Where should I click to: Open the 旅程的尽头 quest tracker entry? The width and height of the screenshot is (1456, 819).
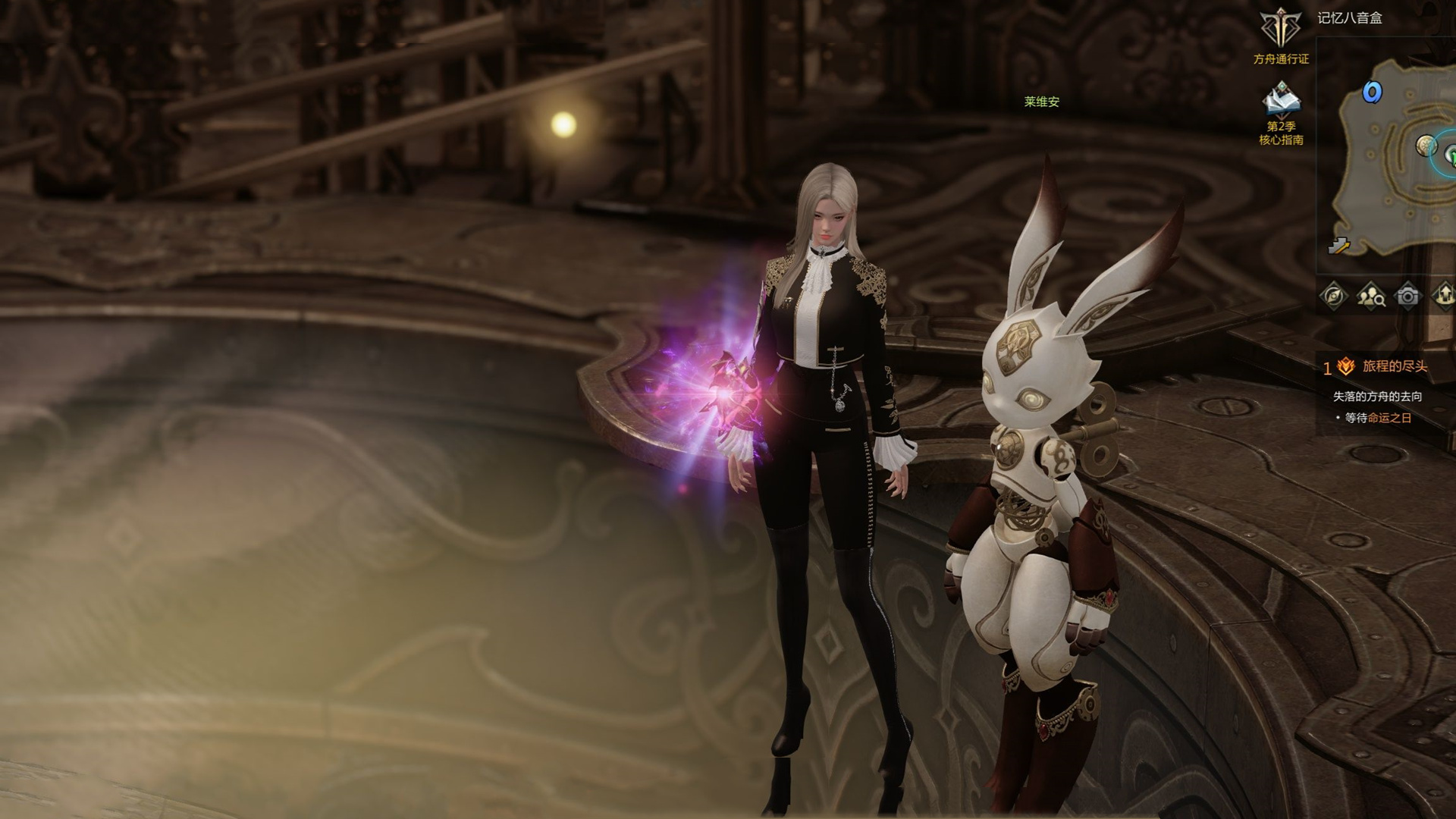click(x=1395, y=367)
